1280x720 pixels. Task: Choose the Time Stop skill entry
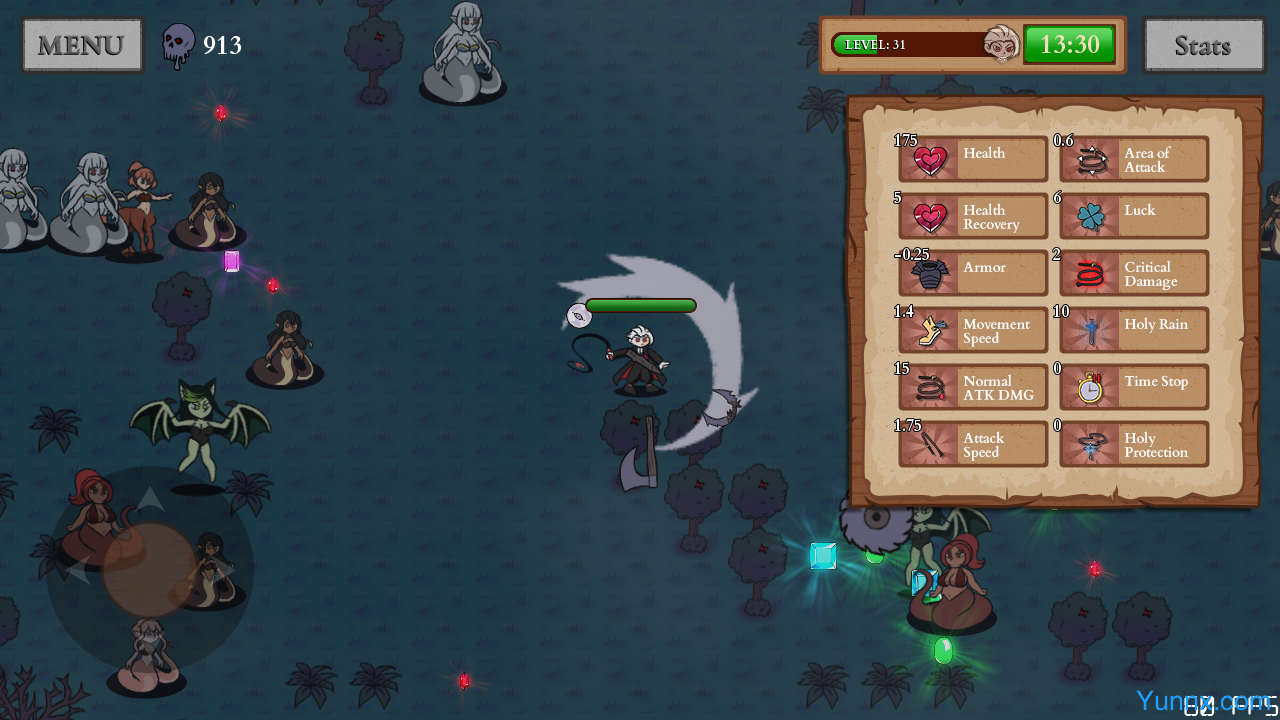pos(1134,387)
